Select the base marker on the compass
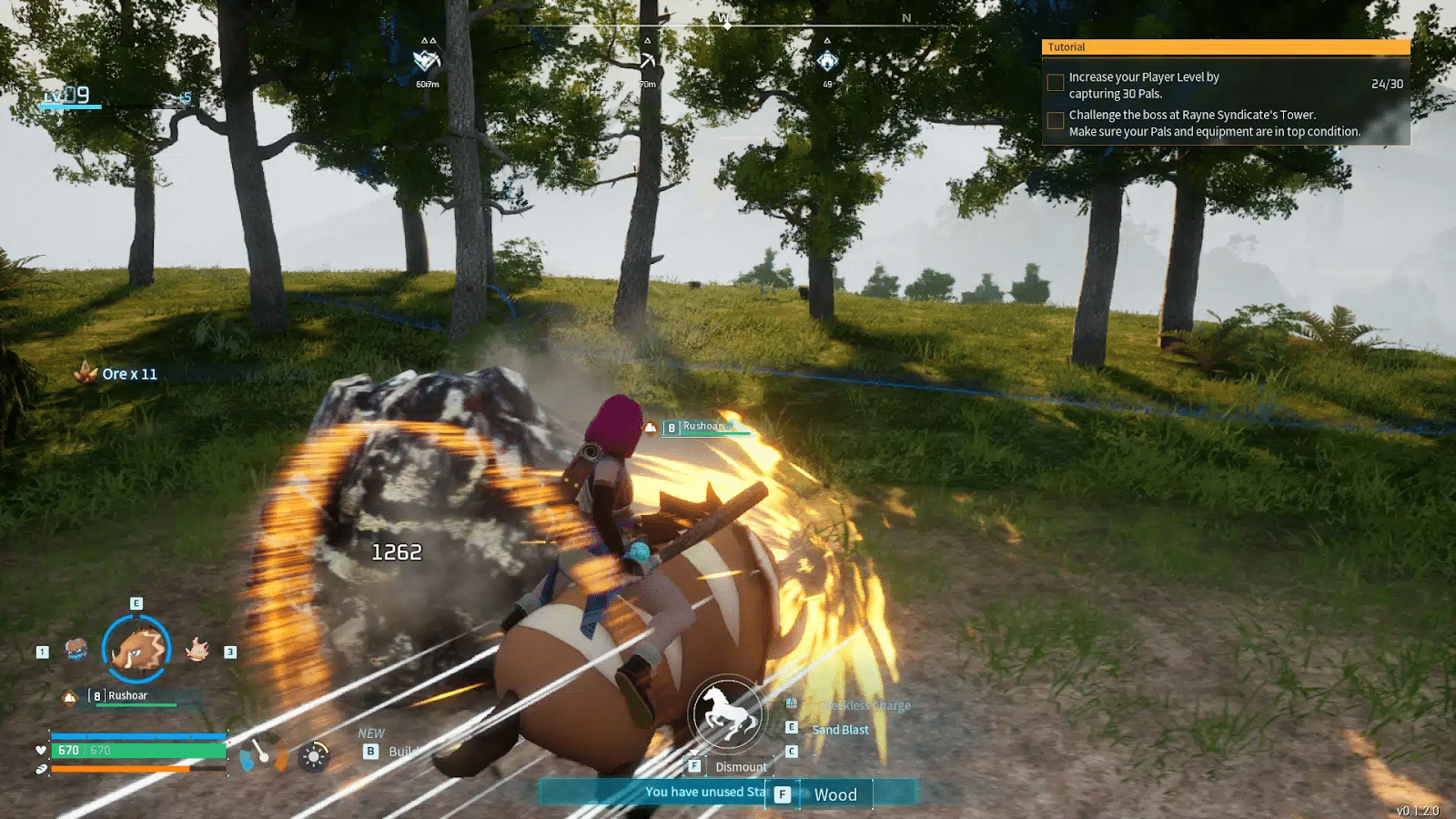This screenshot has height=819, width=1456. 827,62
